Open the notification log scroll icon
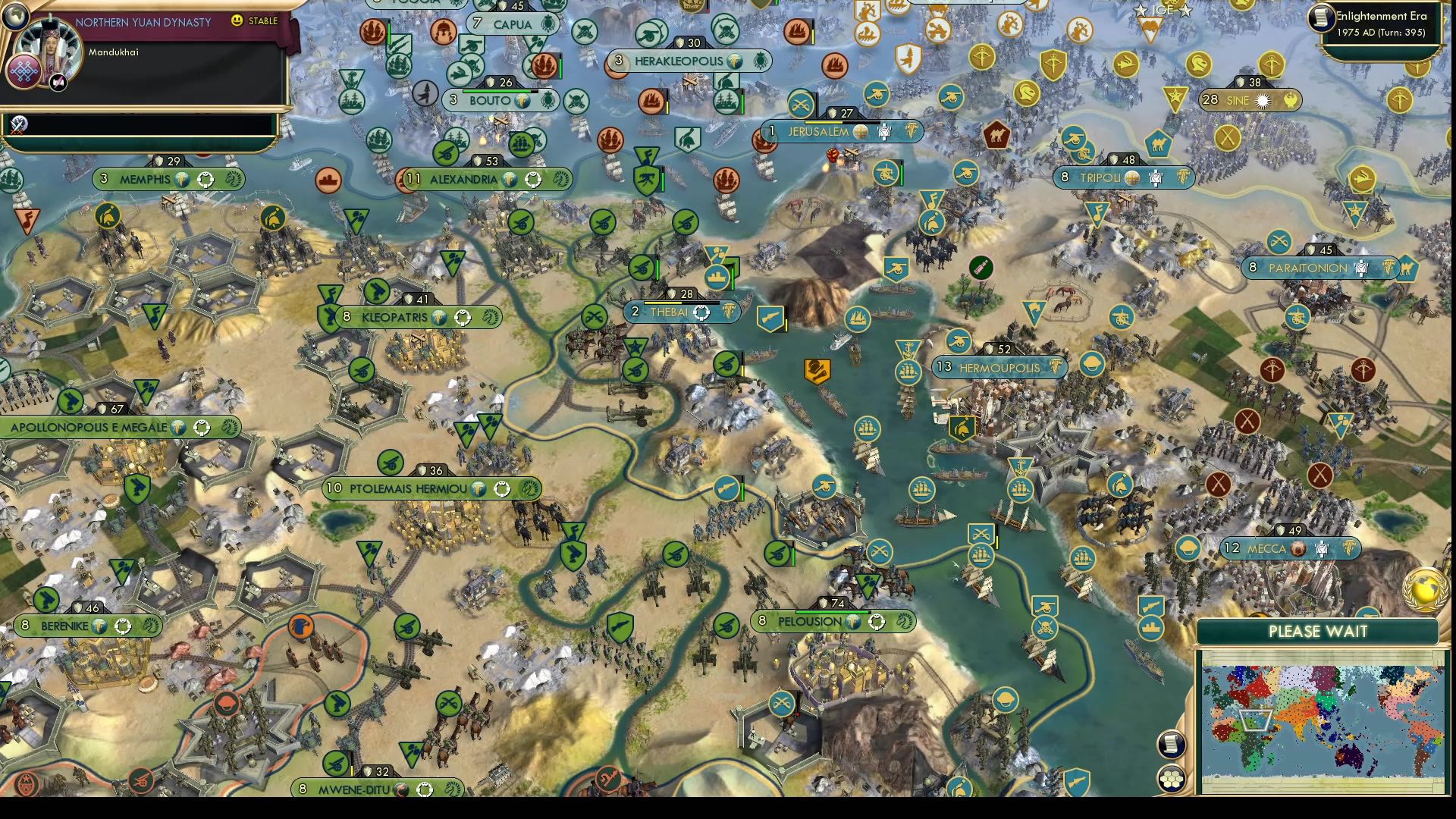This screenshot has width=1456, height=819. pos(1172,745)
